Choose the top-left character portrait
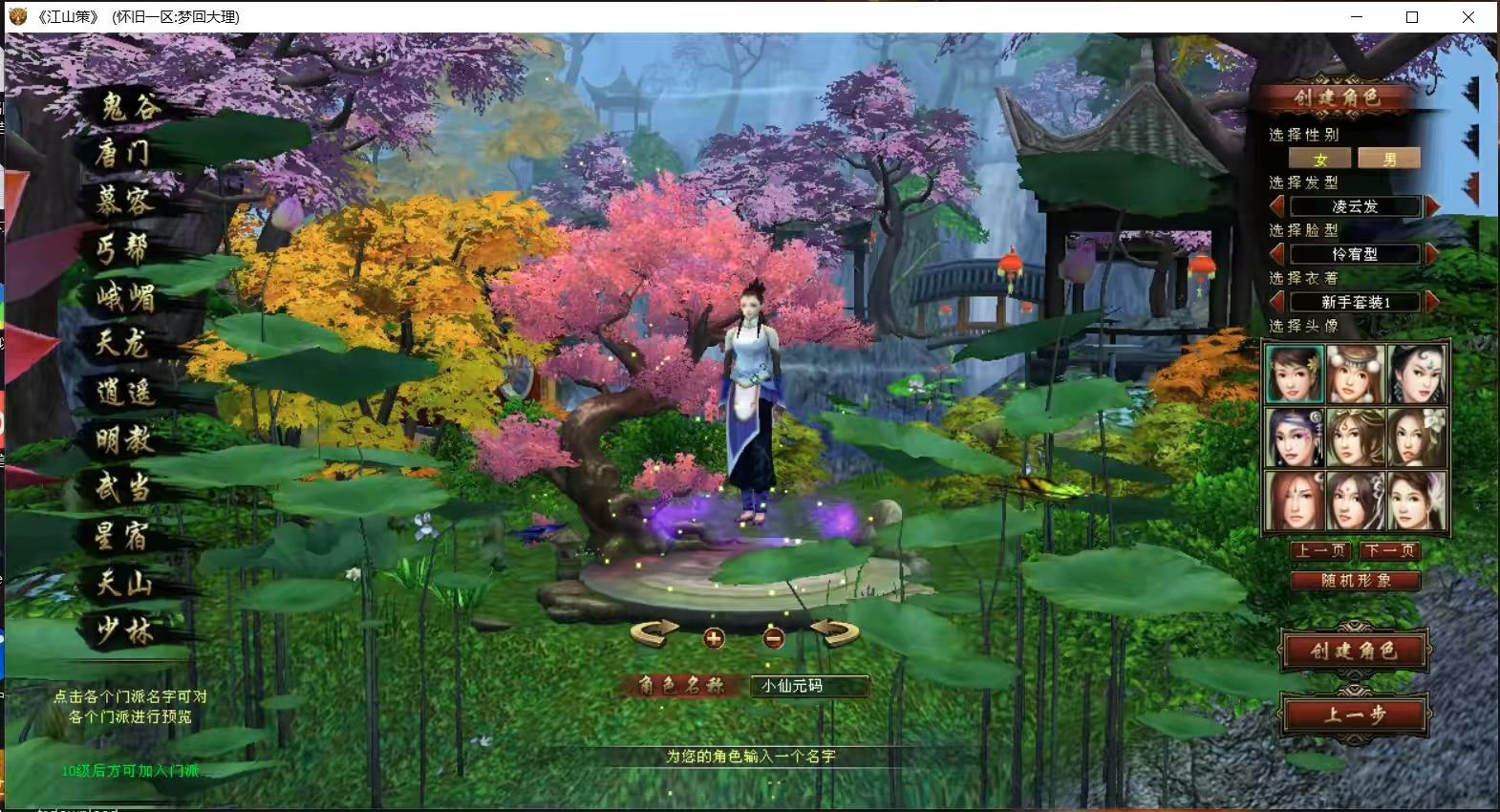Viewport: 1500px width, 812px height. pos(1295,374)
